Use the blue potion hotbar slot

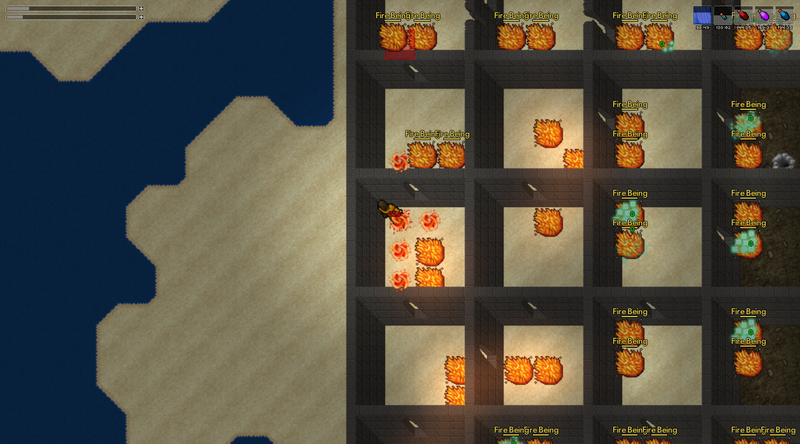click(784, 15)
